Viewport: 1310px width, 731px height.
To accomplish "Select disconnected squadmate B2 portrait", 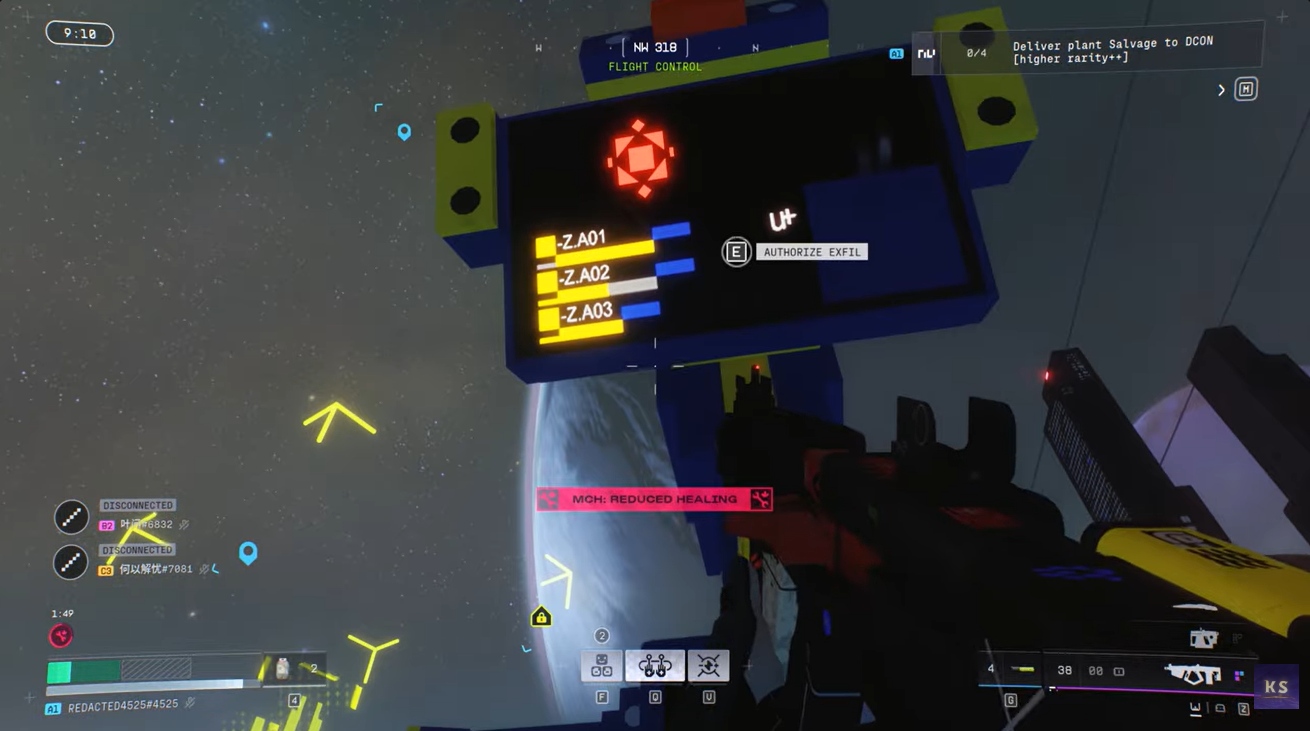I will click(71, 517).
